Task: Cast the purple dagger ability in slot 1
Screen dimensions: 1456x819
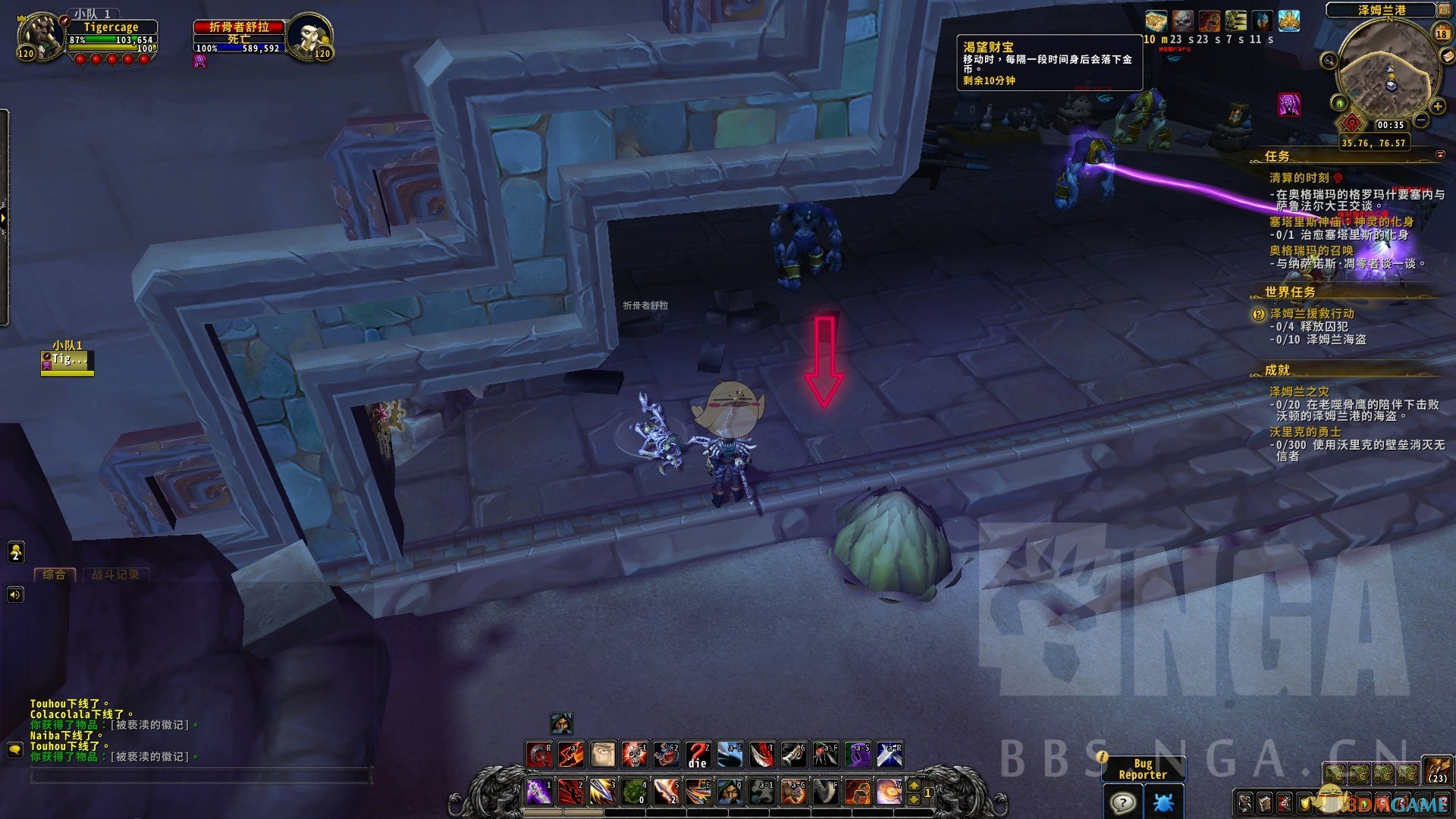Action: (538, 791)
